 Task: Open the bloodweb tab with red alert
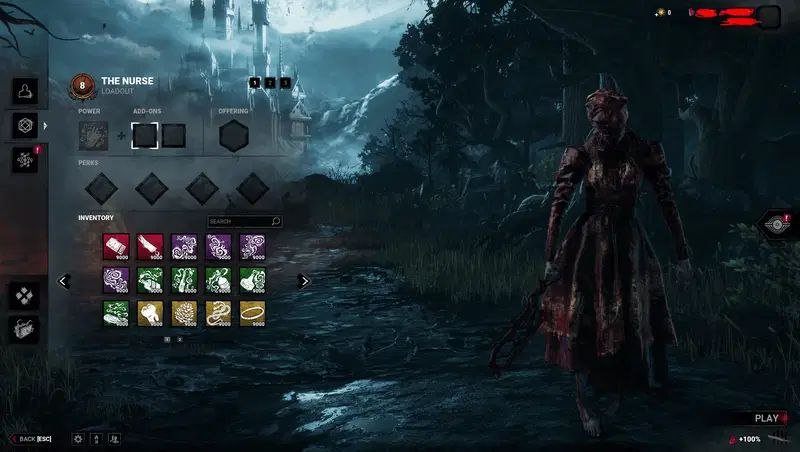[x=24, y=158]
